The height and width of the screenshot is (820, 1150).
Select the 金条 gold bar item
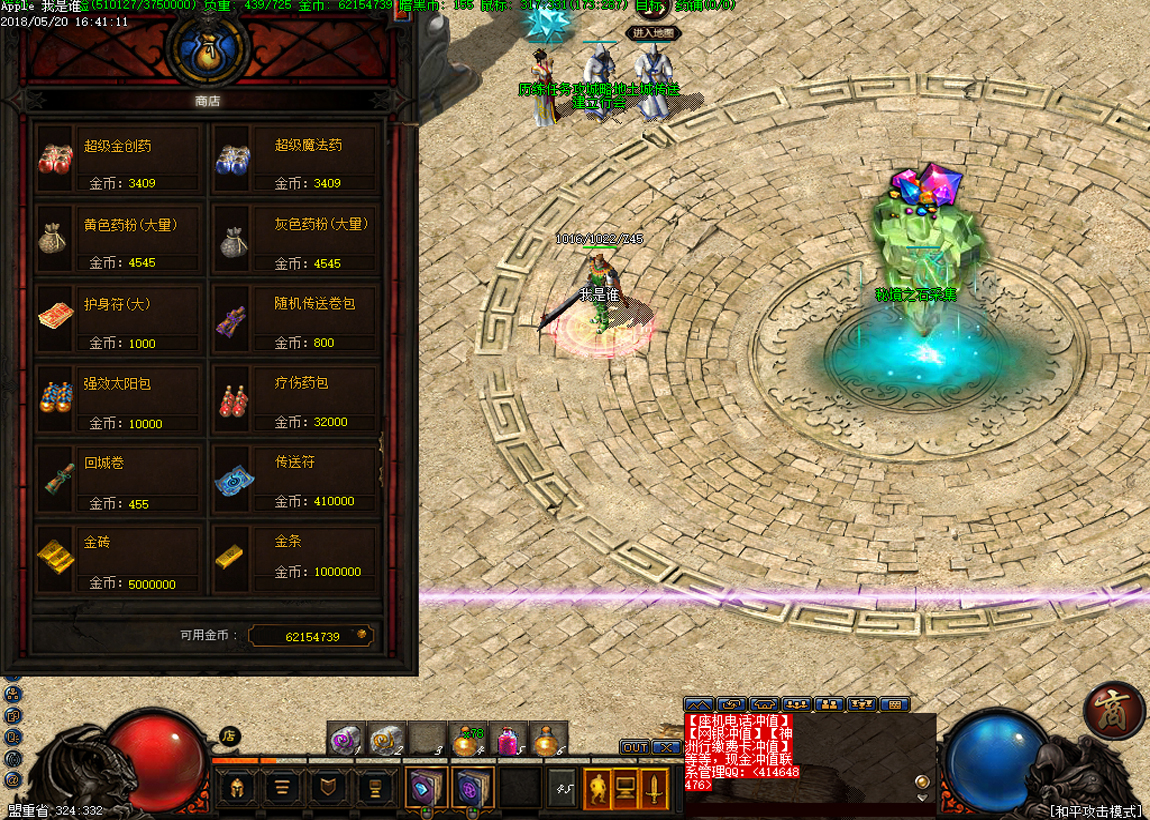[296, 560]
